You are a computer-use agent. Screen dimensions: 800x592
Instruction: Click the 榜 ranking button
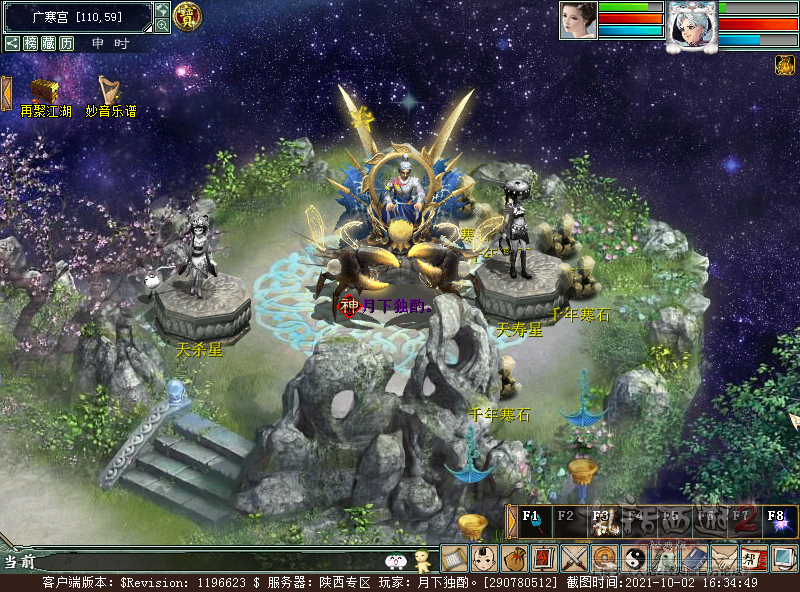(31, 43)
